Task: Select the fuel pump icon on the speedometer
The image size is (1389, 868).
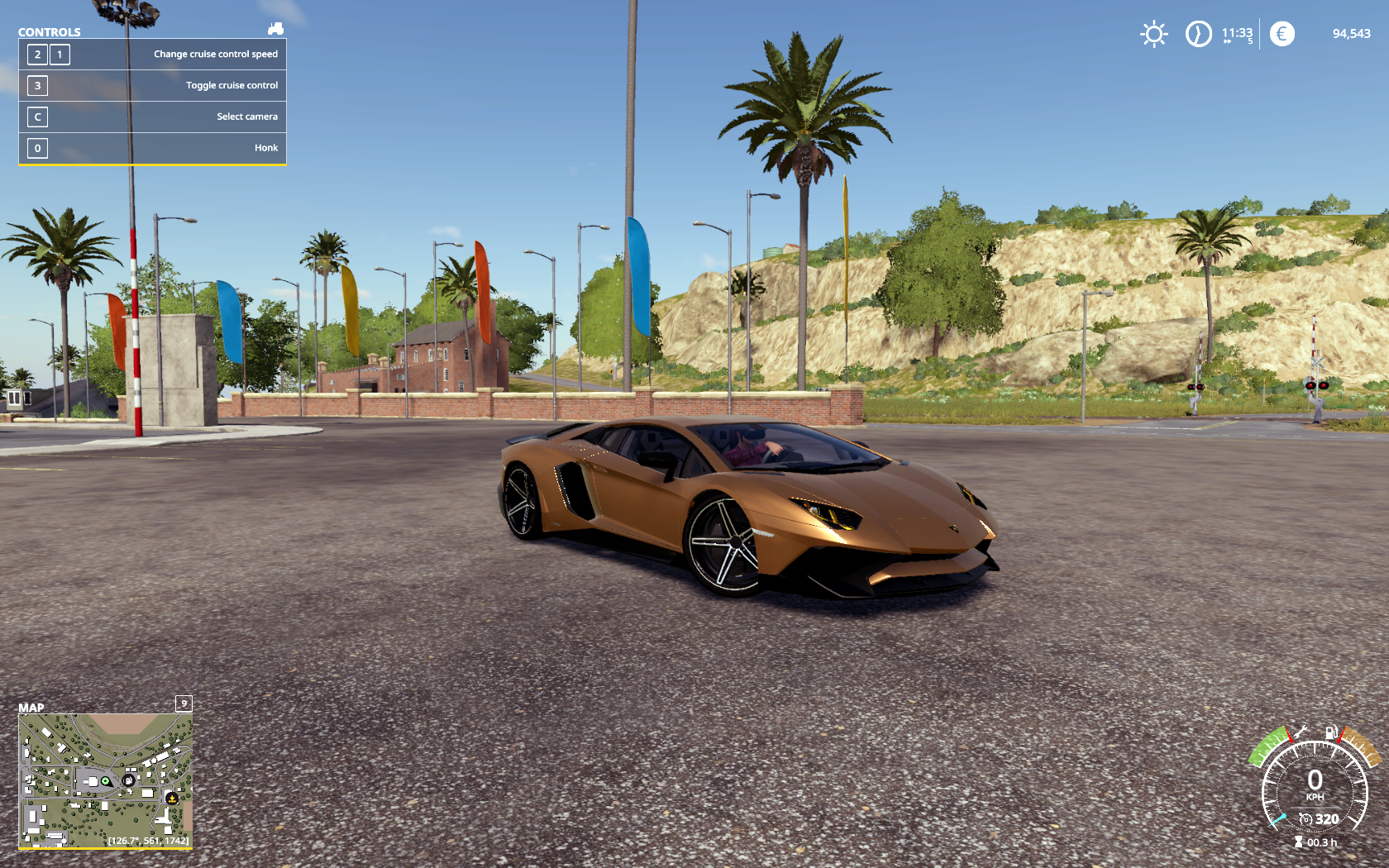Action: [x=1331, y=732]
